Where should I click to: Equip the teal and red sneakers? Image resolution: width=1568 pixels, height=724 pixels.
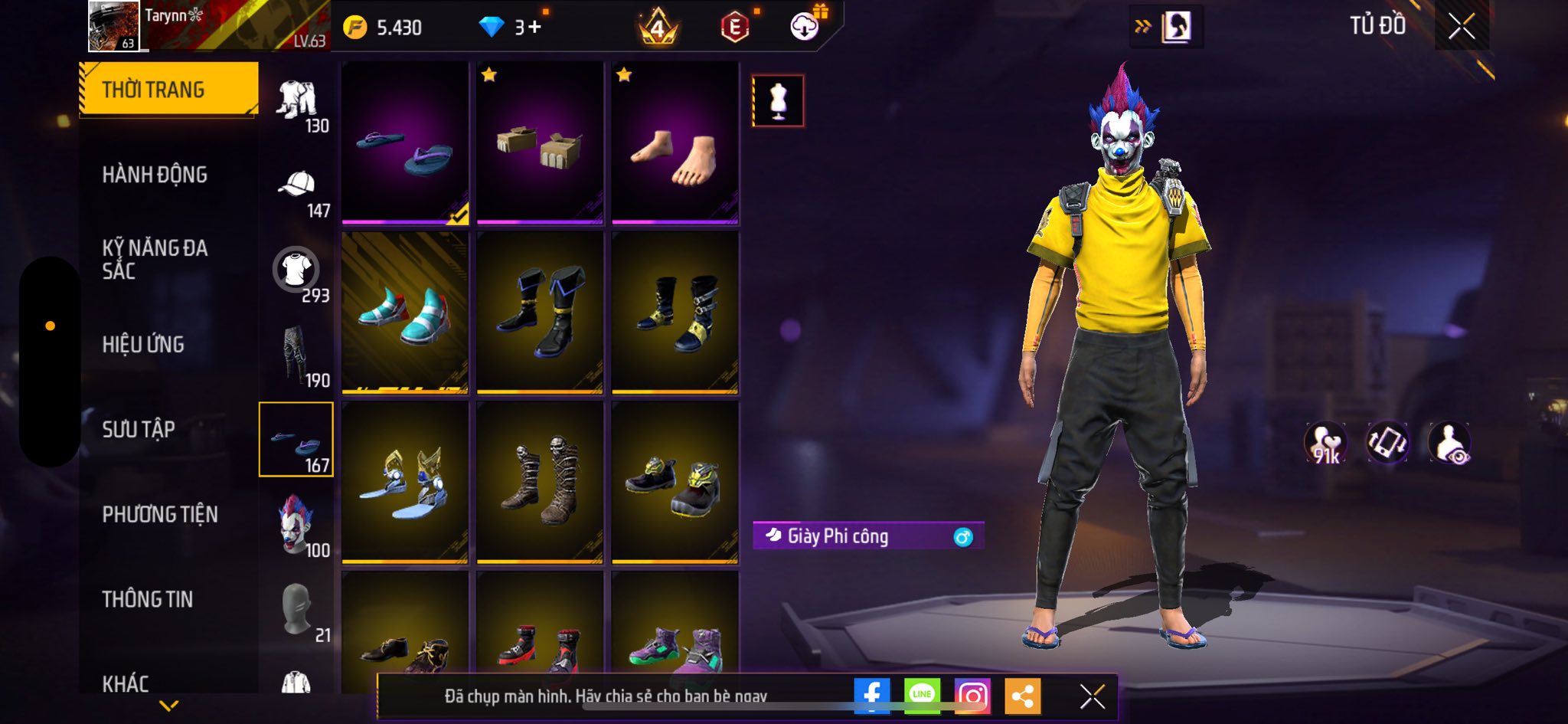(405, 313)
